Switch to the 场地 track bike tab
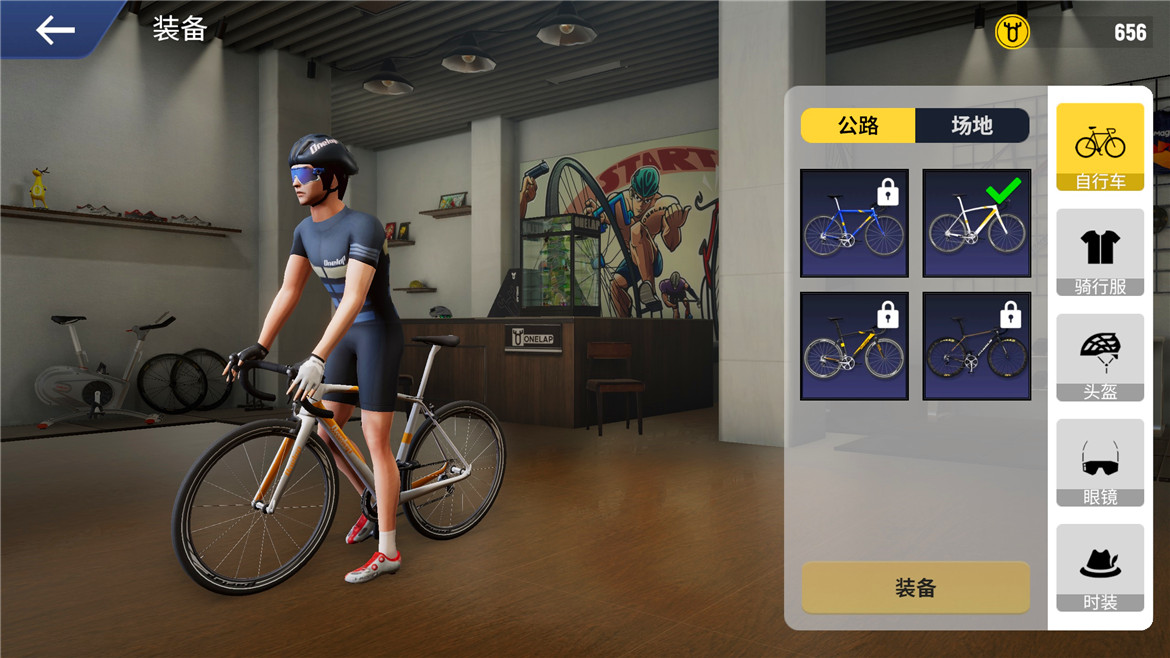 pos(971,125)
